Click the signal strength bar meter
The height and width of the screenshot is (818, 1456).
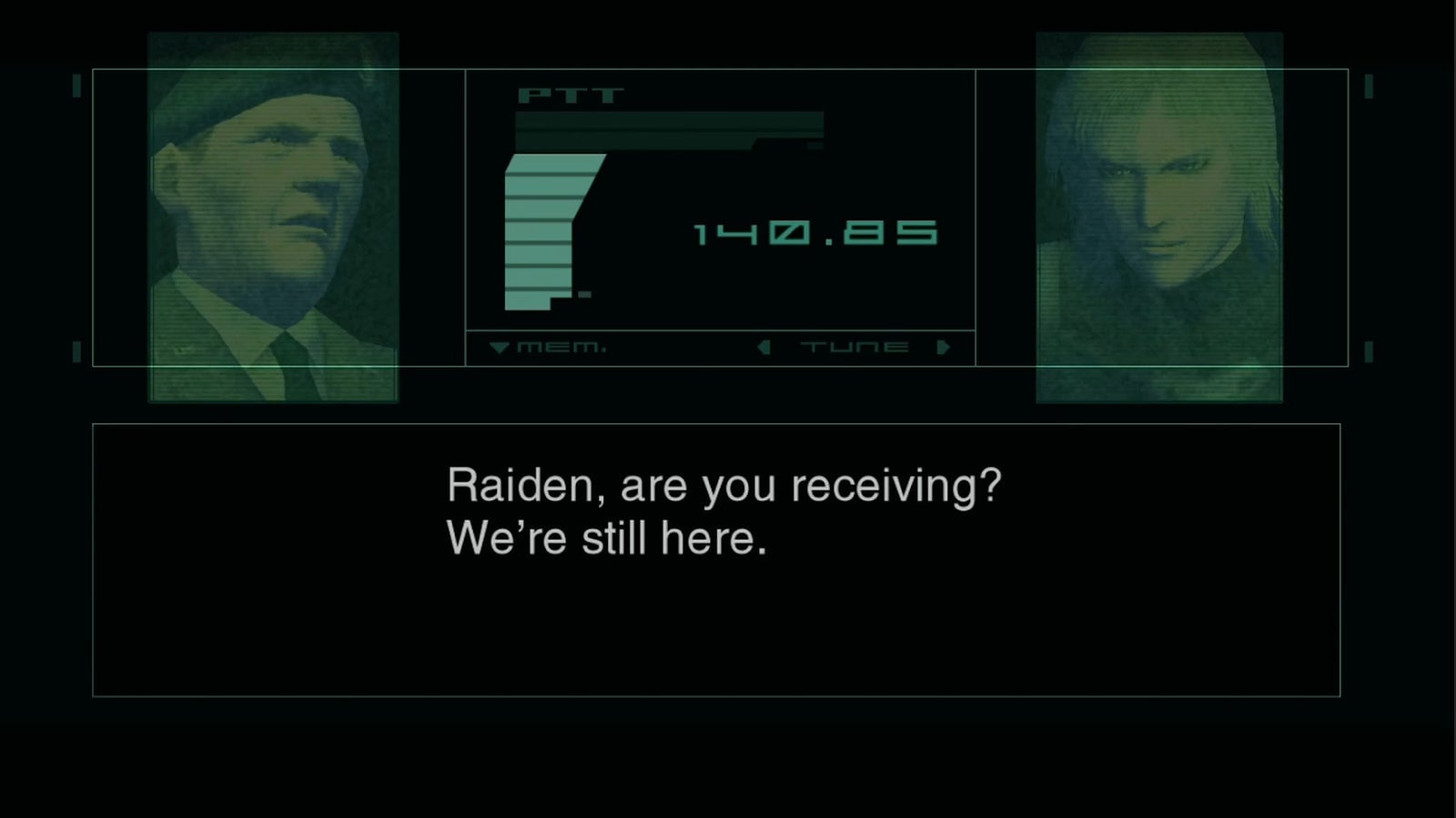(546, 232)
